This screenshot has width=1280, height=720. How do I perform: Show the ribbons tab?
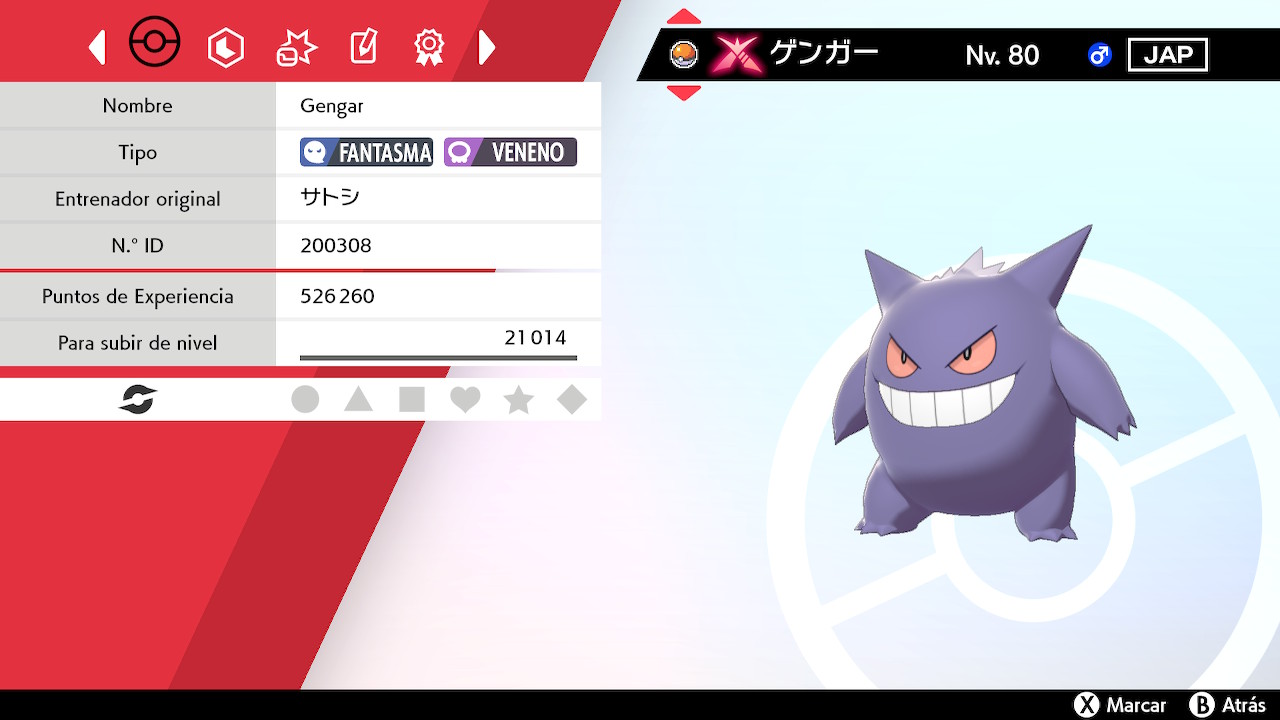click(x=429, y=47)
